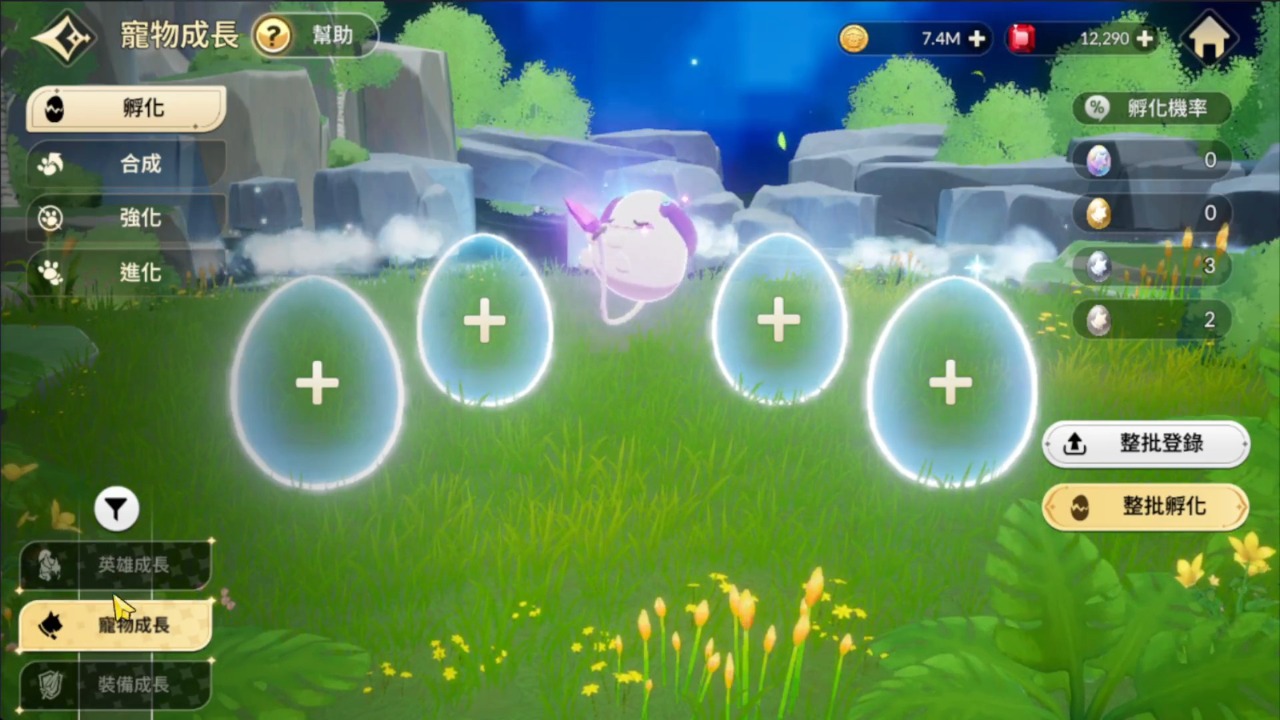1280x720 pixels.
Task: Select the active 寵物成長 menu entry
Action: (115, 625)
